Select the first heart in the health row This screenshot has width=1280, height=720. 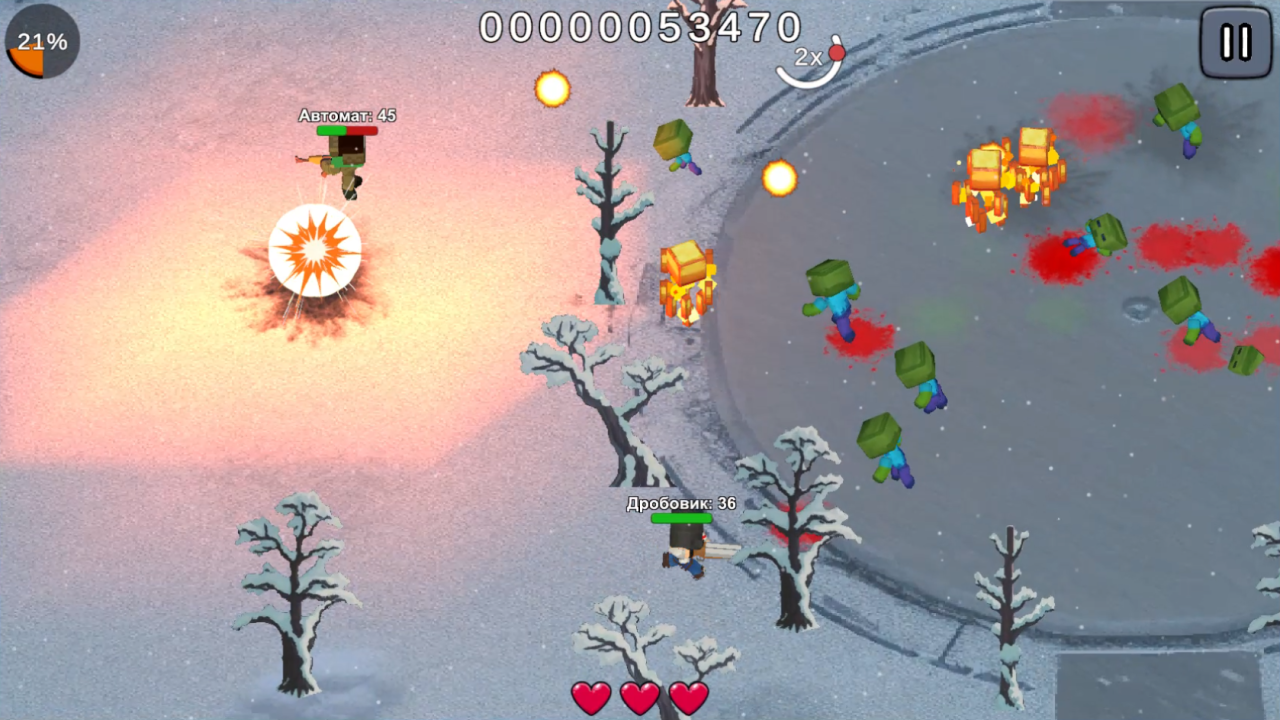[x=590, y=698]
